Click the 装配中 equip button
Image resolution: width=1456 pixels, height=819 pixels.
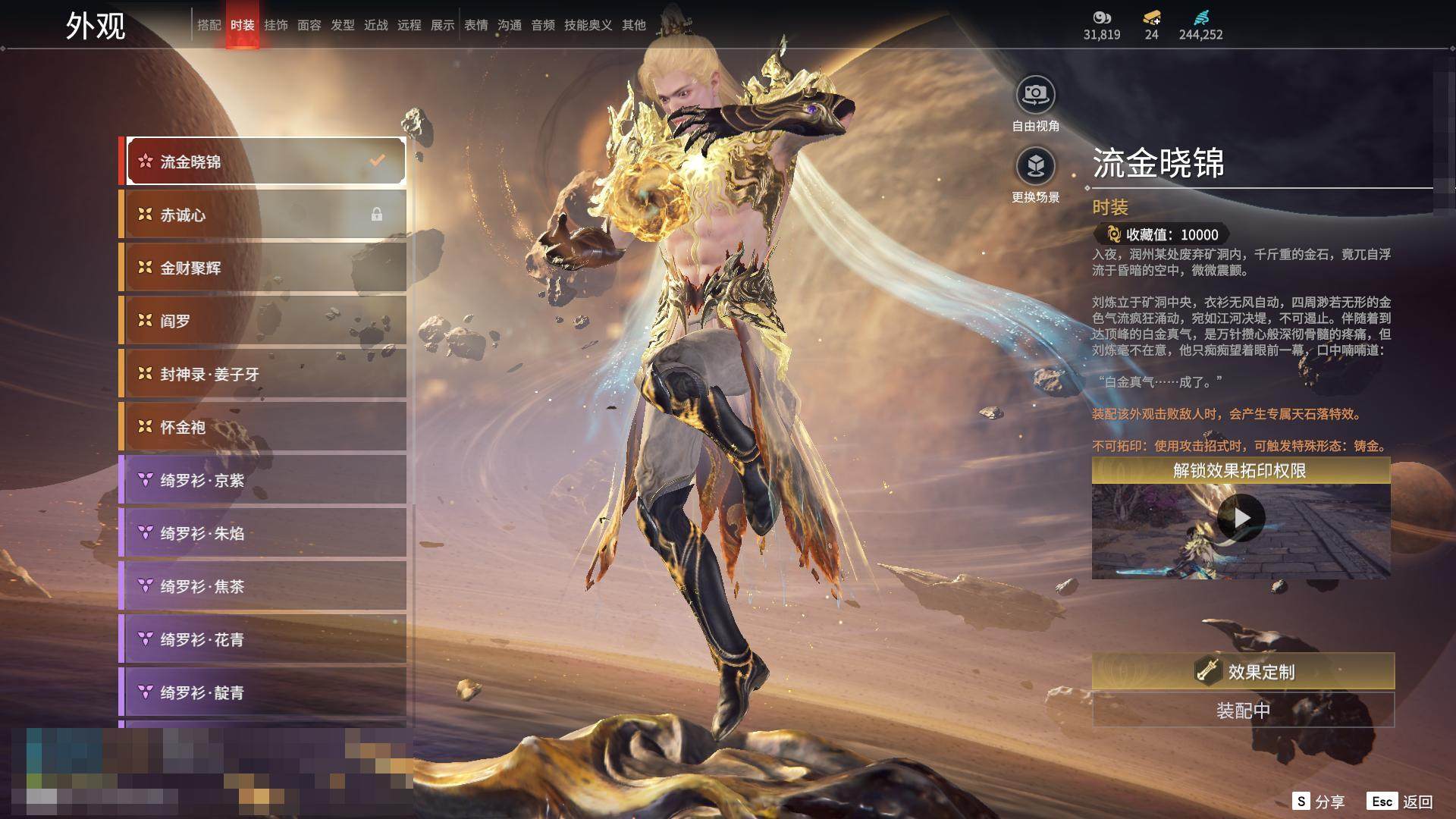point(1242,711)
